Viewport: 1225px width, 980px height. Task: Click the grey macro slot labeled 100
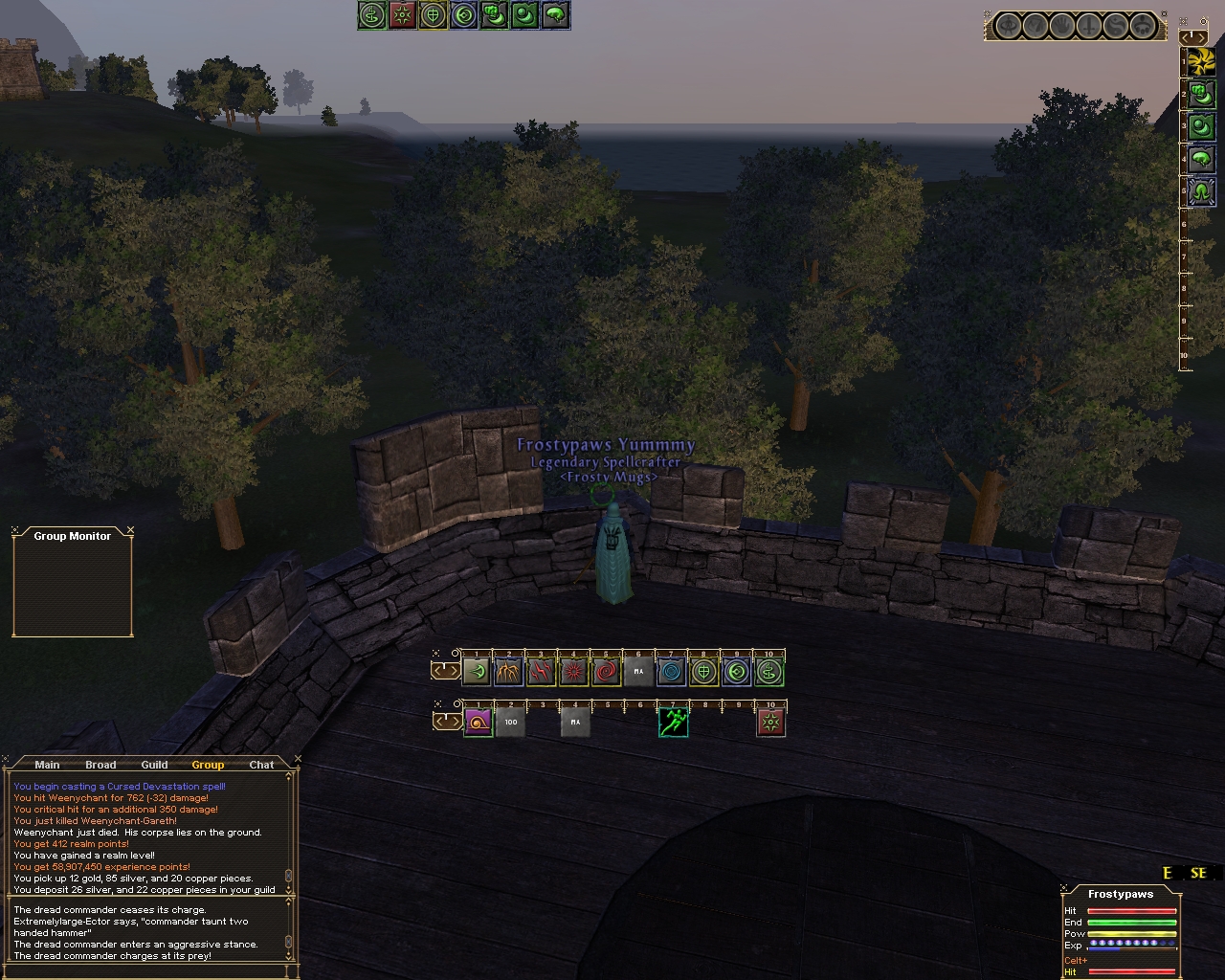(x=510, y=722)
